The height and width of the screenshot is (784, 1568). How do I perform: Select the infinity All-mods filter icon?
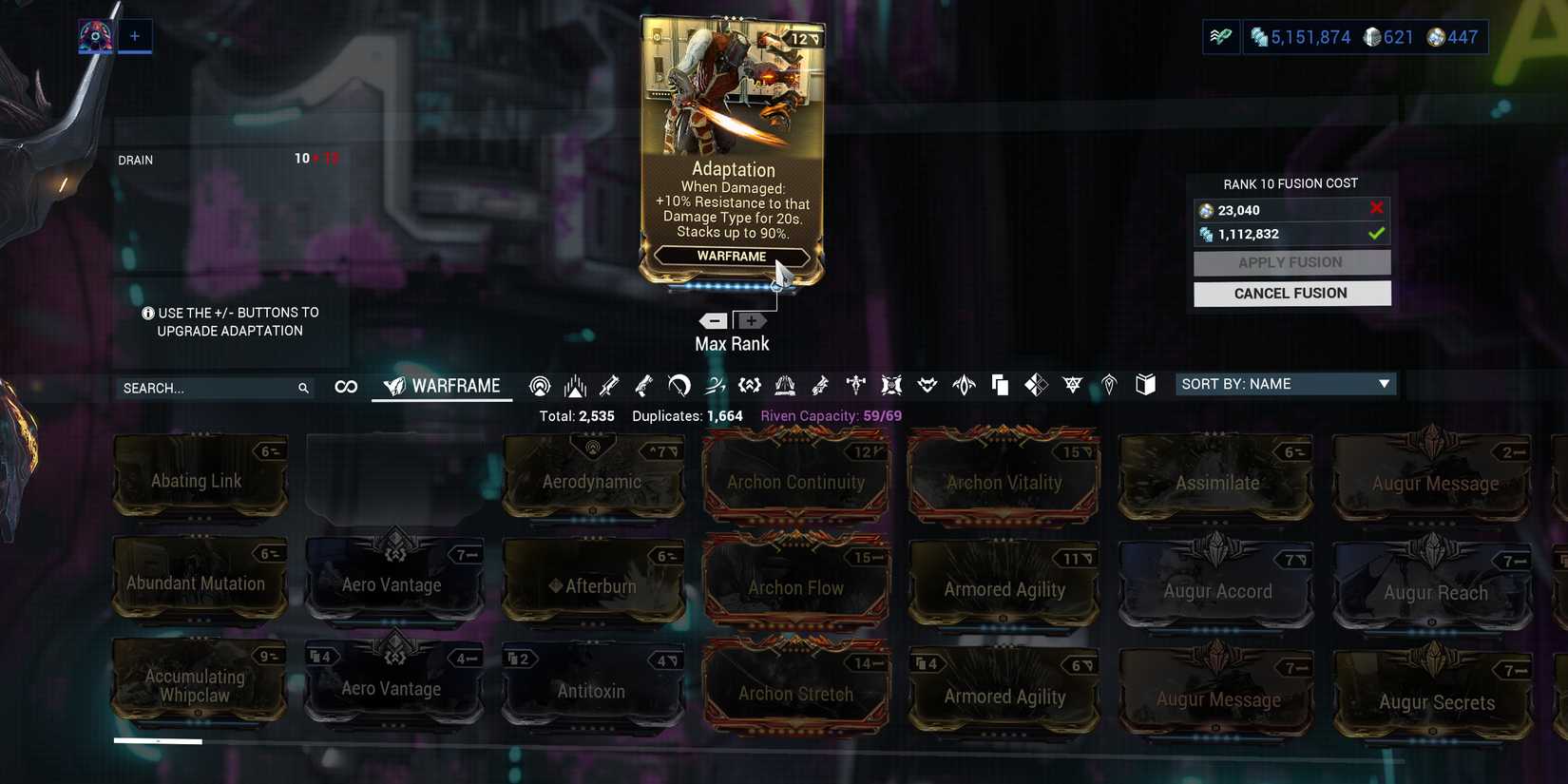click(345, 386)
